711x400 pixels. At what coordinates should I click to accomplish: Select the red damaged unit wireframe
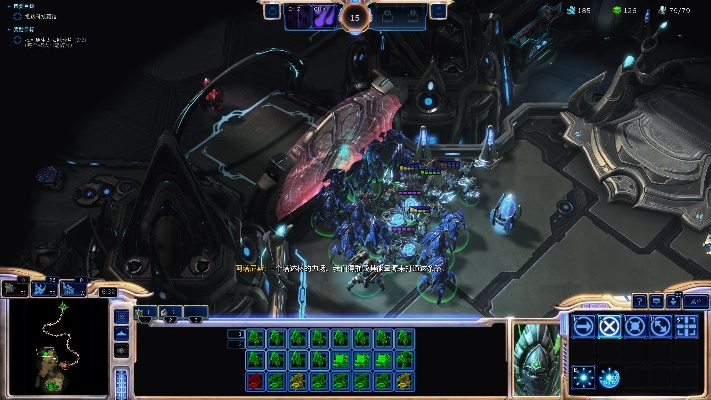255,380
